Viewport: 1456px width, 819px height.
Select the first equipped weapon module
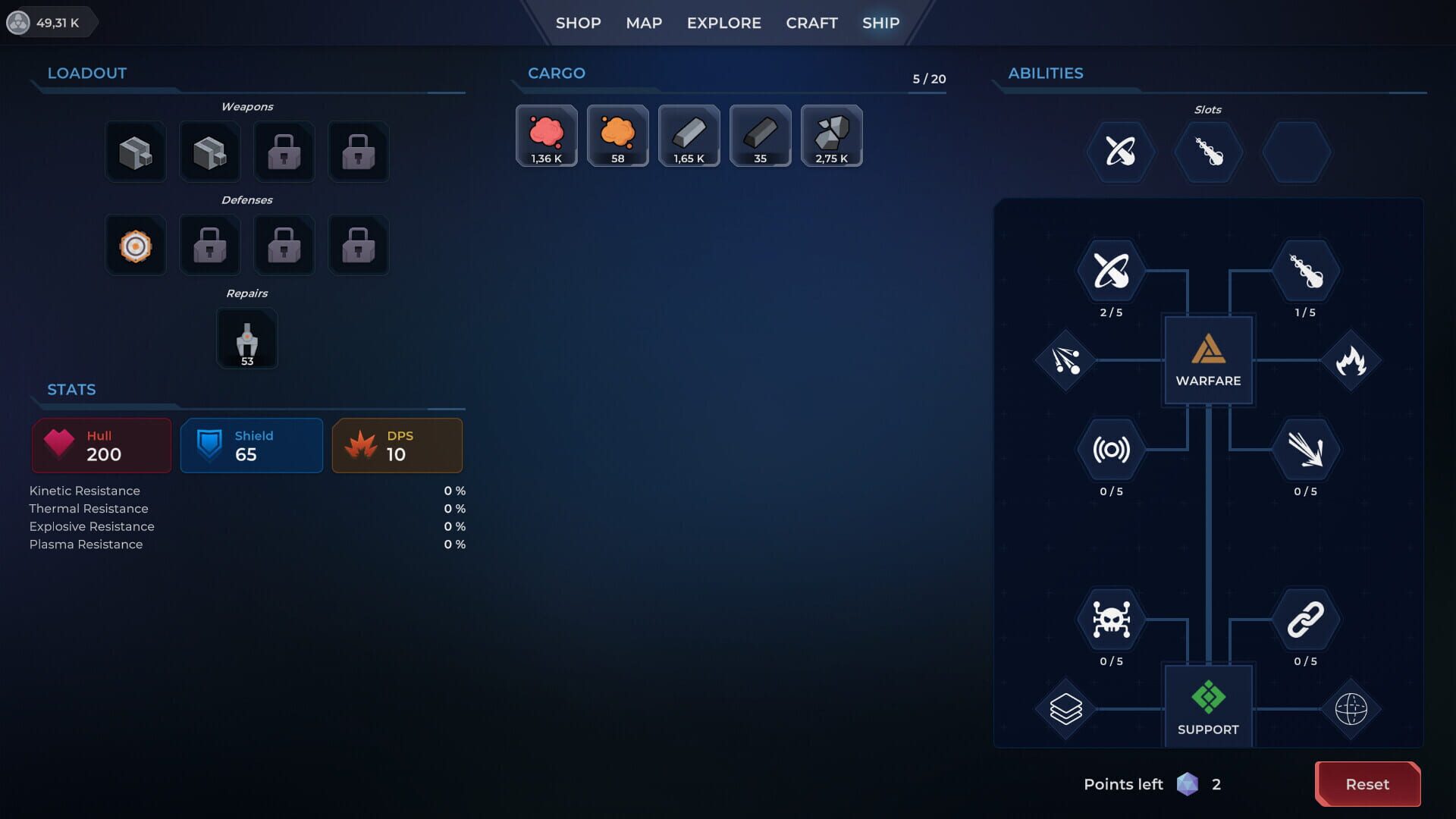tap(136, 152)
